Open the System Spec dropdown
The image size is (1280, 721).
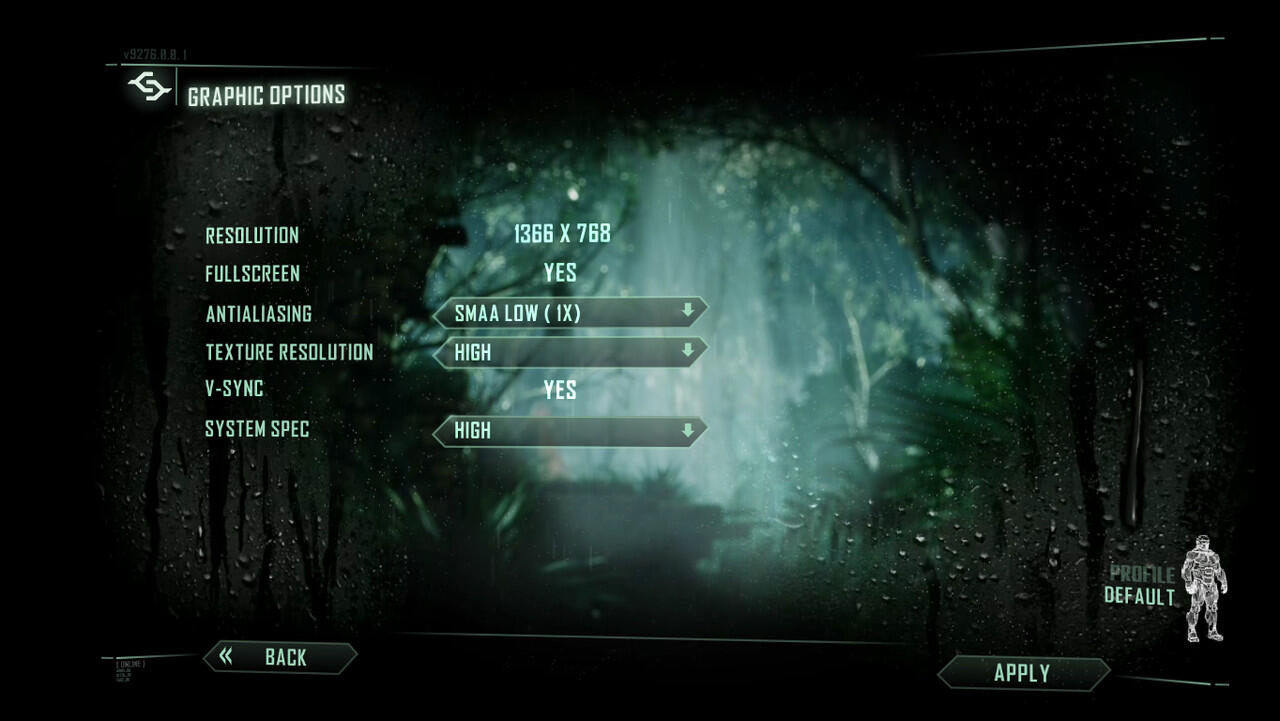570,430
